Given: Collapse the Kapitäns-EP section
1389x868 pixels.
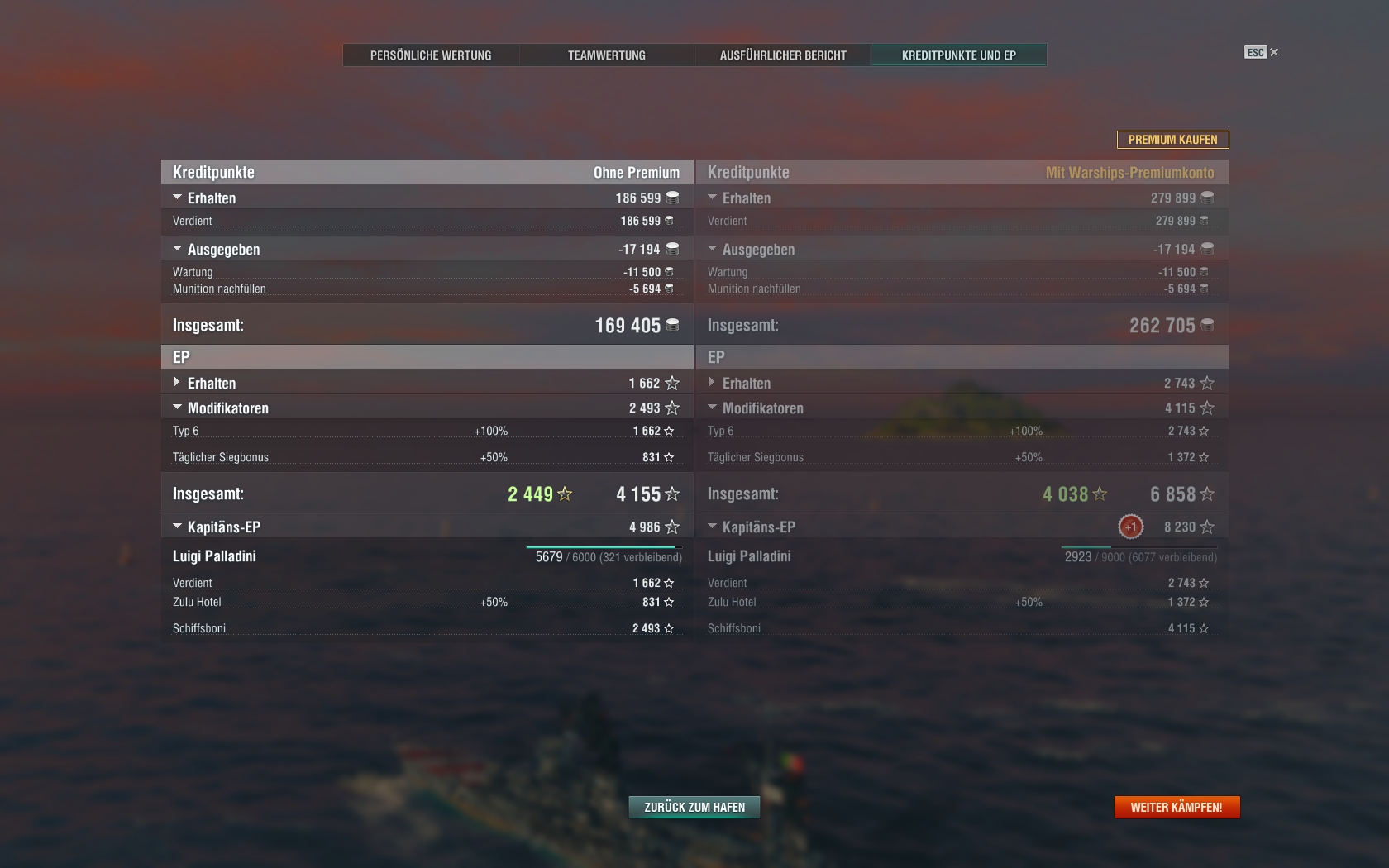Looking at the screenshot, I should click(x=176, y=526).
